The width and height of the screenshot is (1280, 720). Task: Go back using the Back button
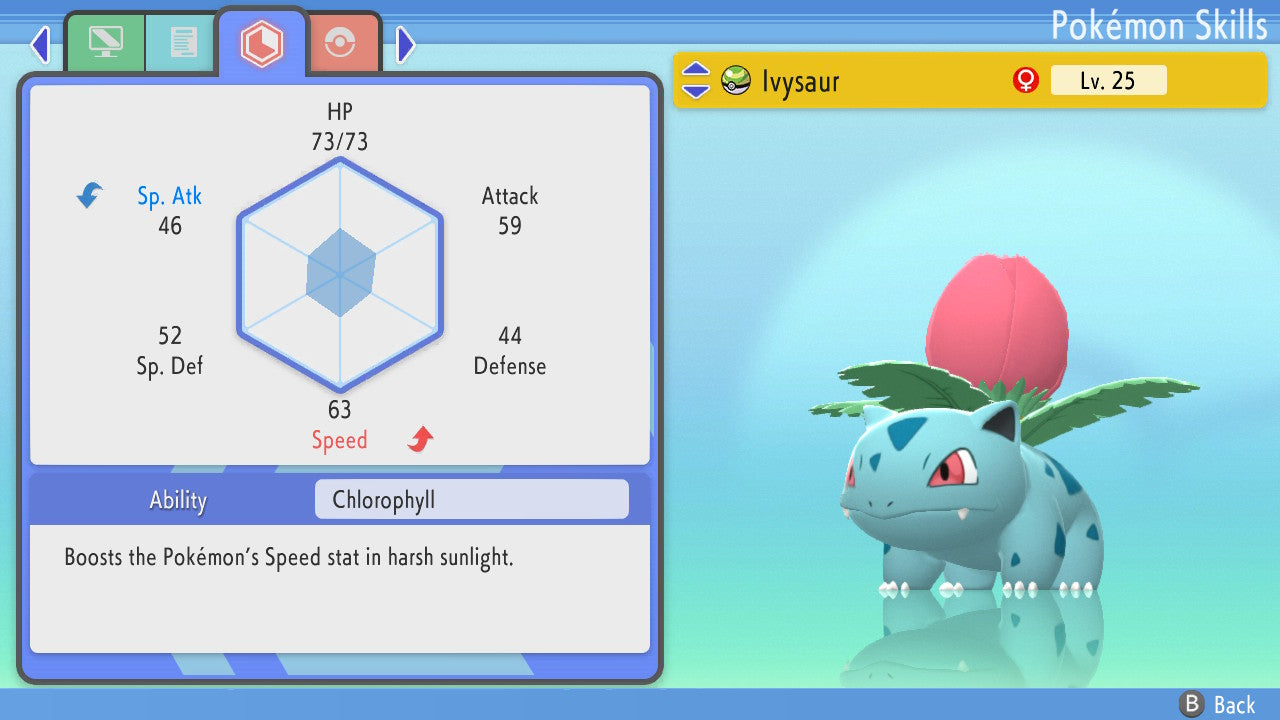coord(1216,704)
